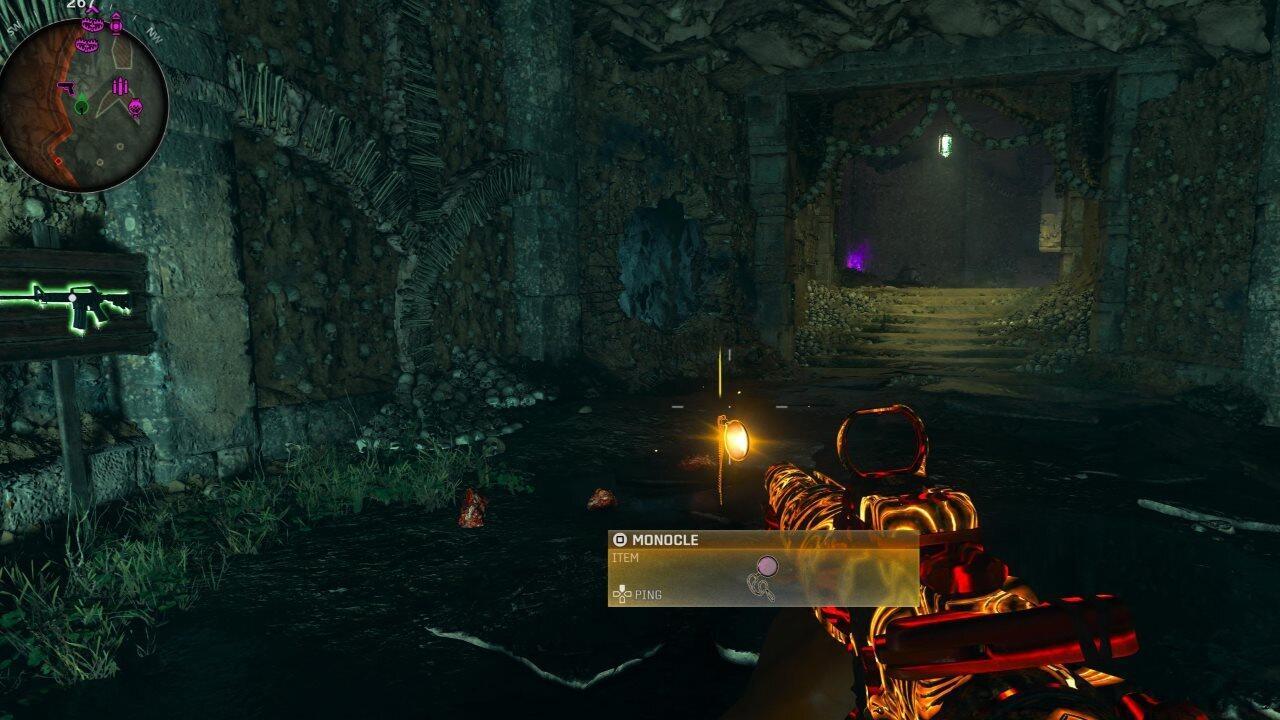The image size is (1280, 720).
Task: Click the MONOCLE title text
Action: (664, 540)
